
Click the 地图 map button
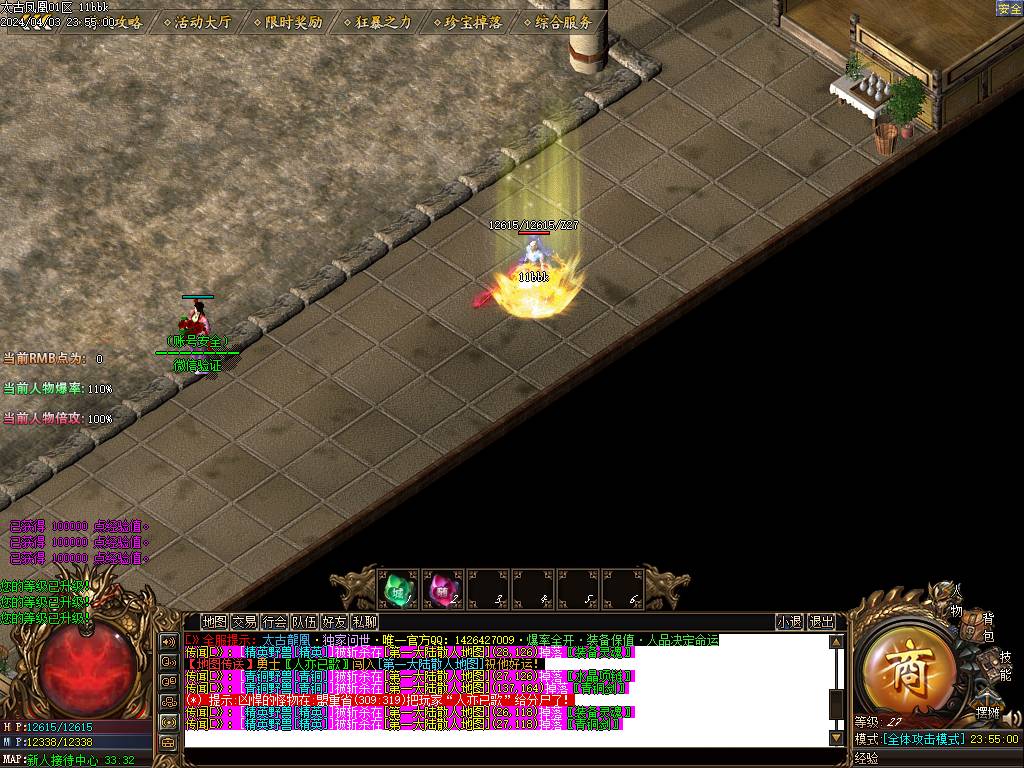[214, 622]
